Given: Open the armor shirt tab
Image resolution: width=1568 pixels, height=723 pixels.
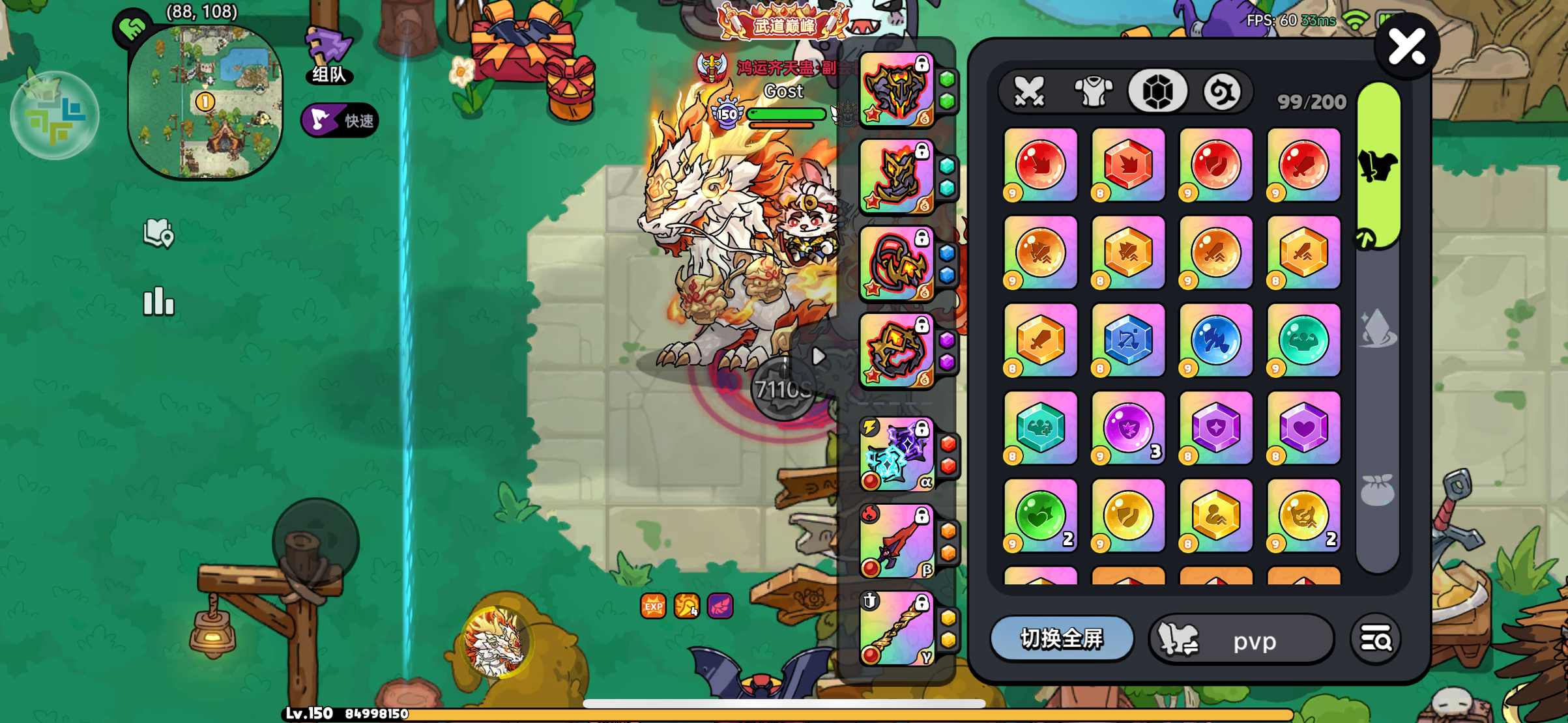Looking at the screenshot, I should pos(1093,91).
